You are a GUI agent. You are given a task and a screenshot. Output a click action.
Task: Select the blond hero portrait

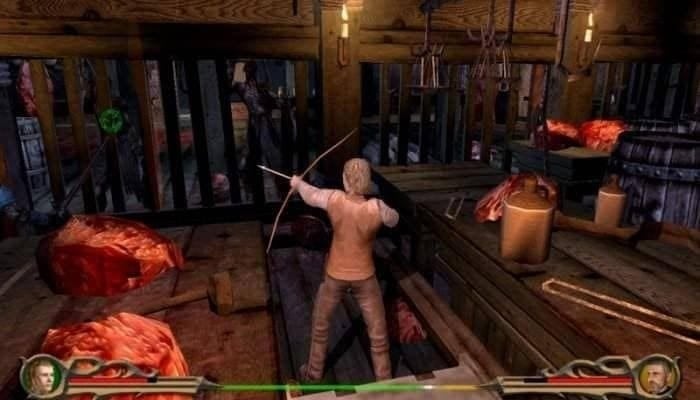coord(42,375)
